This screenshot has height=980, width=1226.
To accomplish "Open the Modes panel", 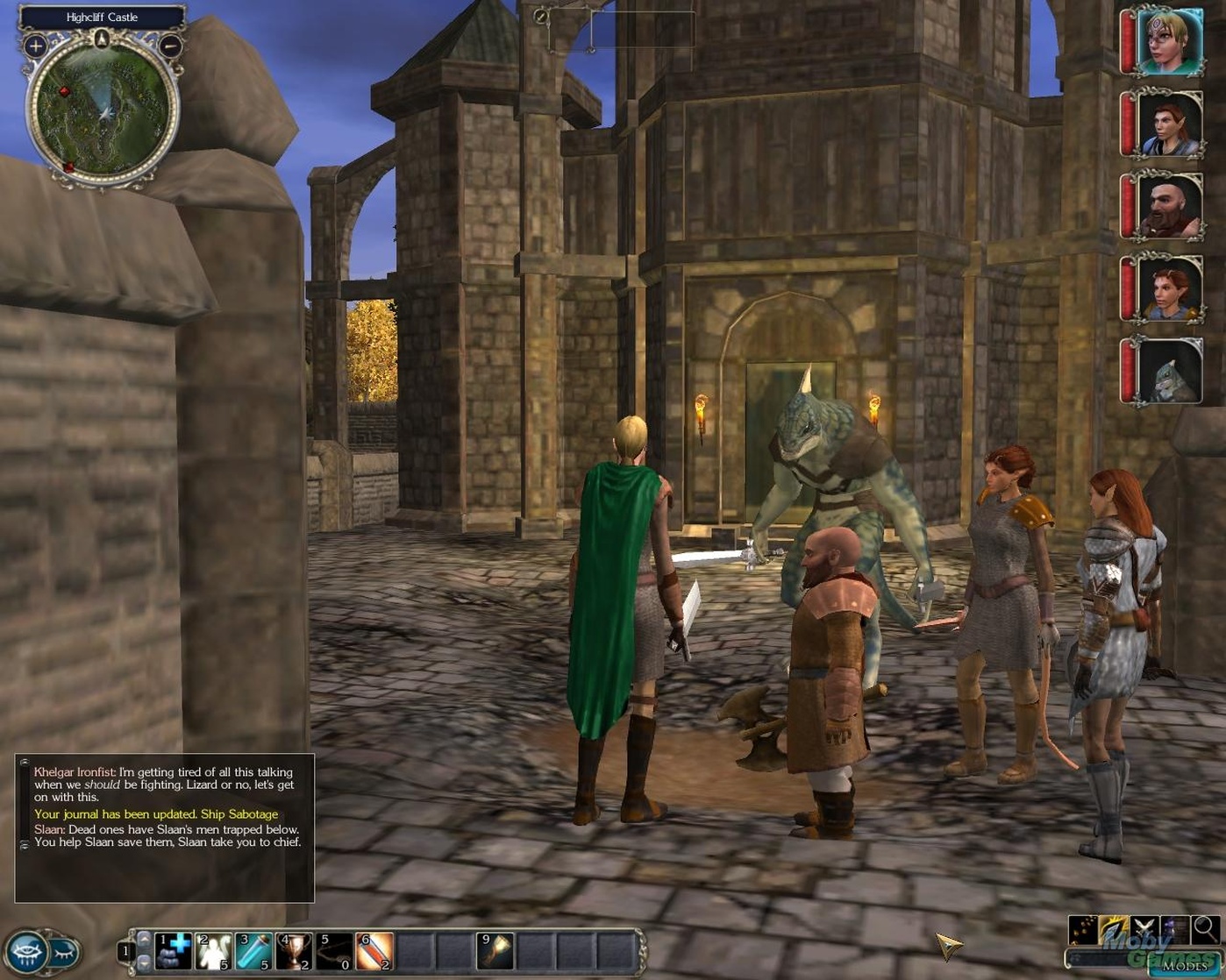I will pyautogui.click(x=1184, y=965).
